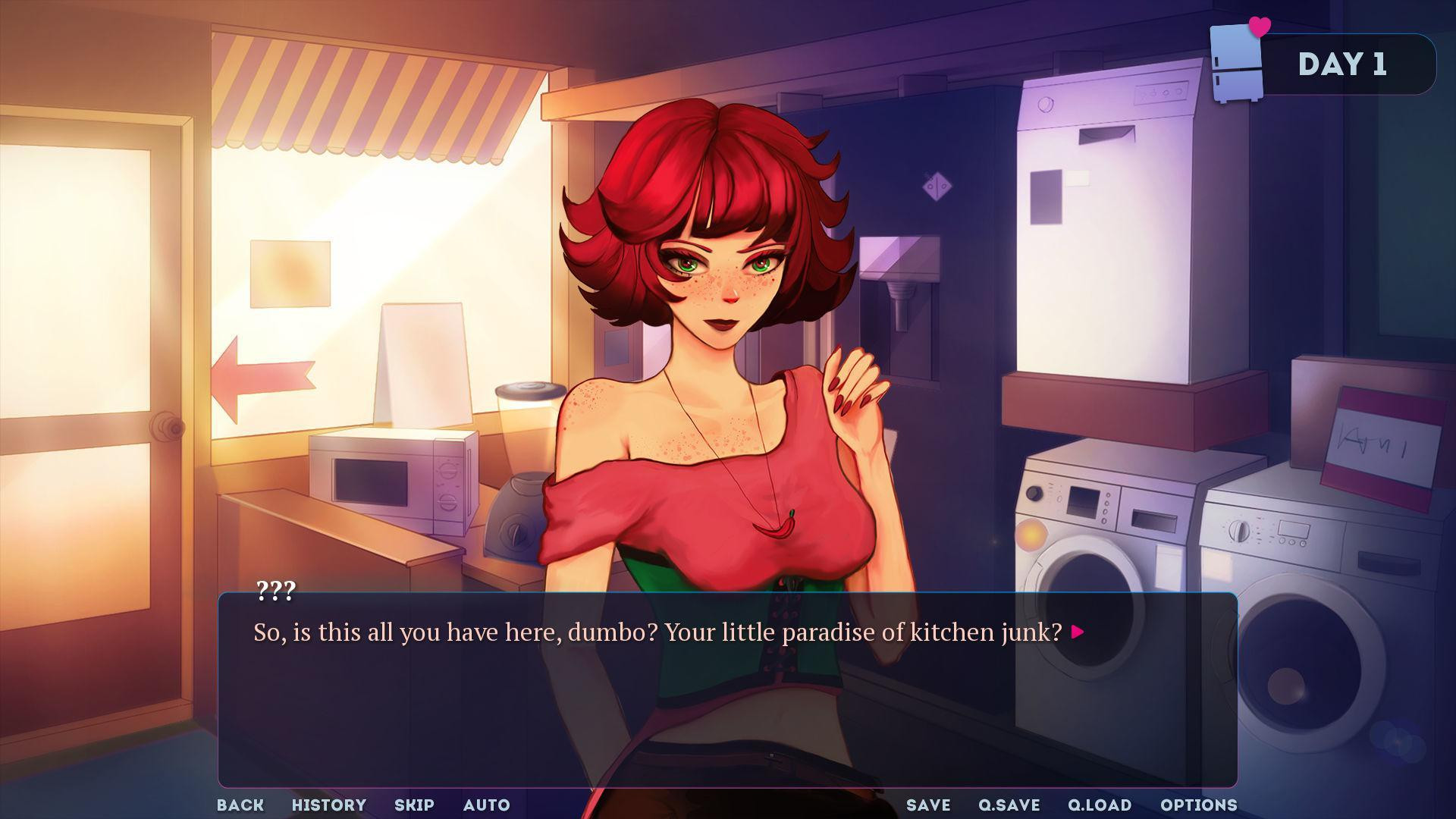Go back to the previous line

click(x=240, y=805)
